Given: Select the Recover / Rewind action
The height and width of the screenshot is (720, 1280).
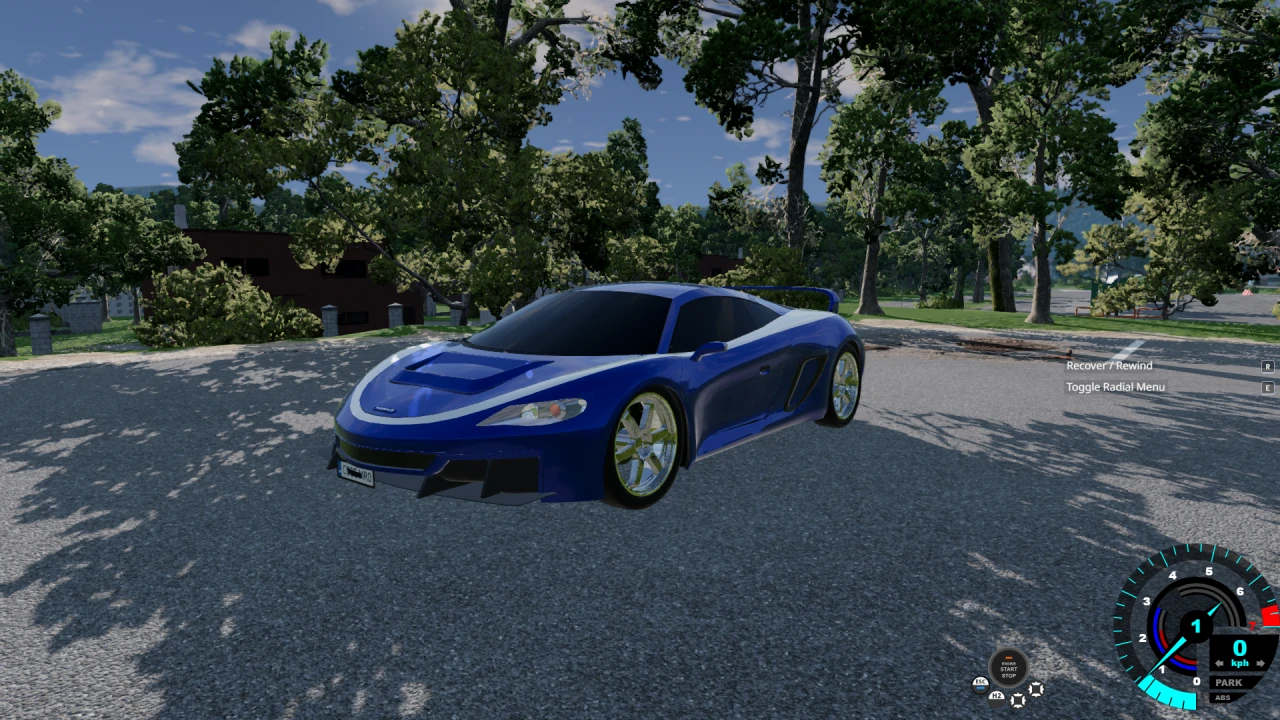Looking at the screenshot, I should [x=1108, y=366].
